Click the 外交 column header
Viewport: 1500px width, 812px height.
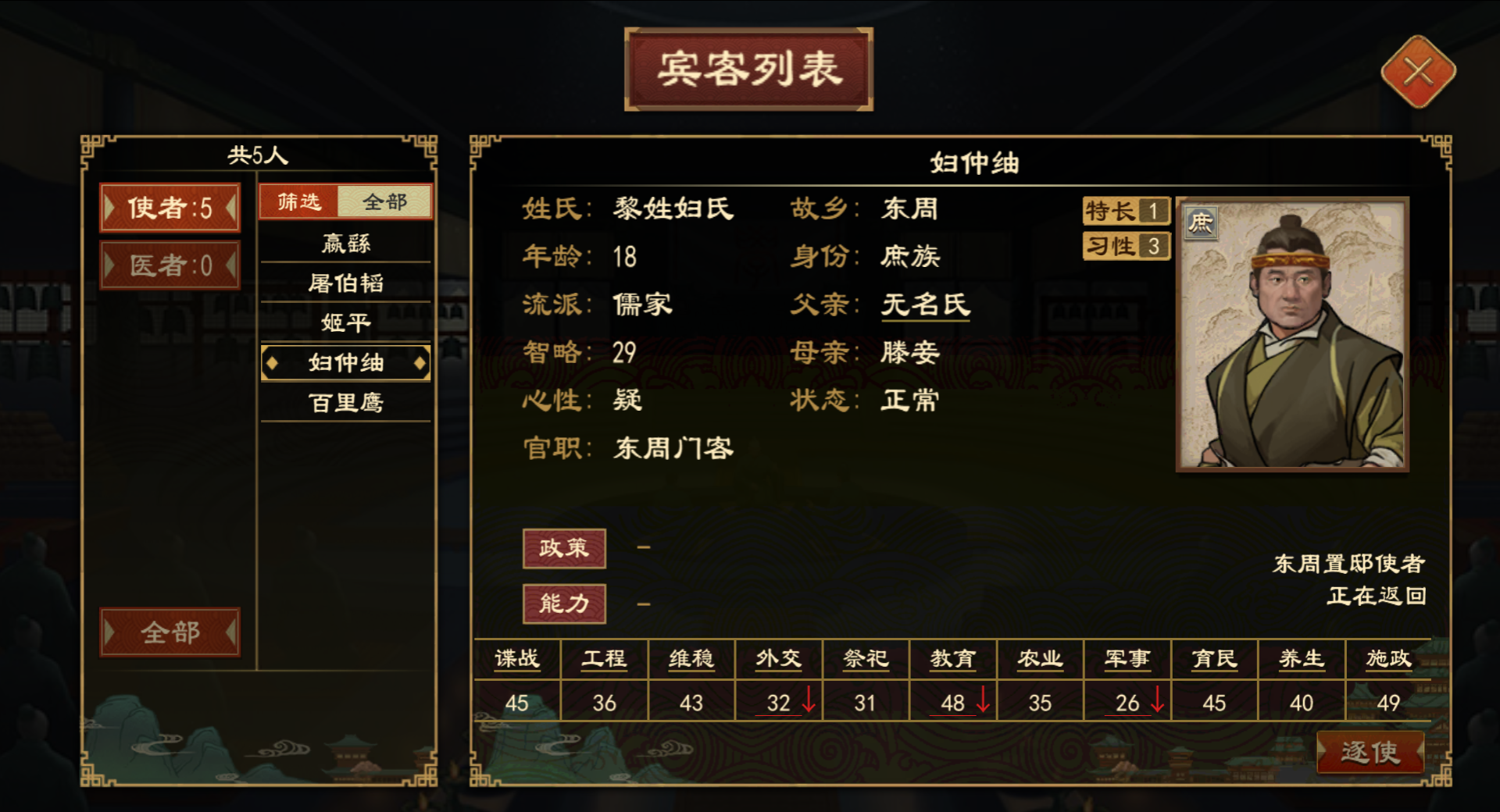[777, 659]
